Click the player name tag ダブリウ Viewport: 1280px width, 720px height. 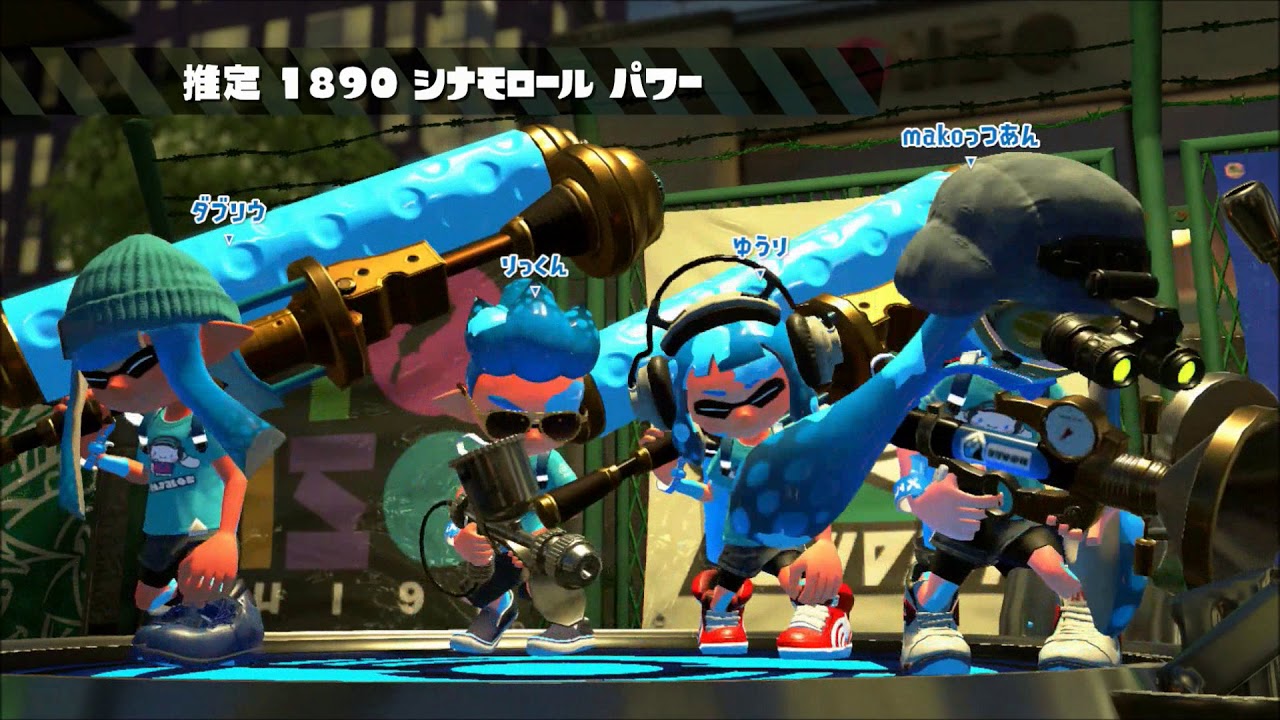coord(228,208)
